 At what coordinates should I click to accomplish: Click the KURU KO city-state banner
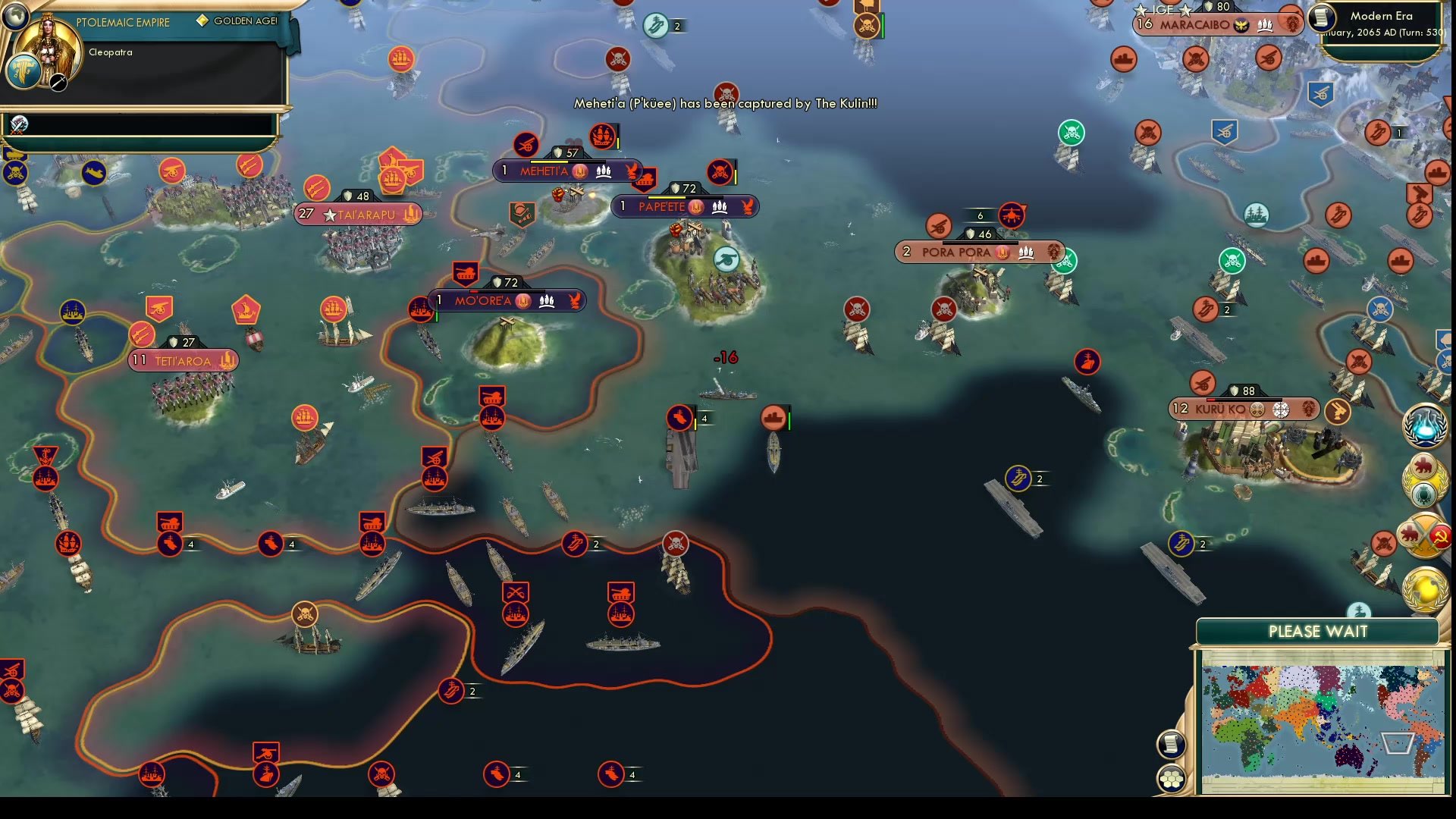point(1244,409)
